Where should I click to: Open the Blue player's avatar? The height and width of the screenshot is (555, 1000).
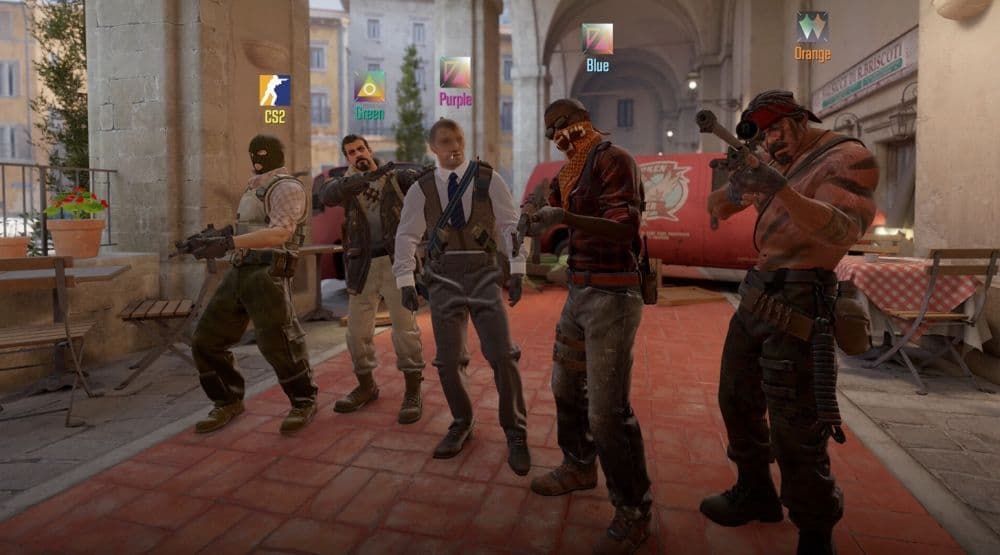(597, 39)
